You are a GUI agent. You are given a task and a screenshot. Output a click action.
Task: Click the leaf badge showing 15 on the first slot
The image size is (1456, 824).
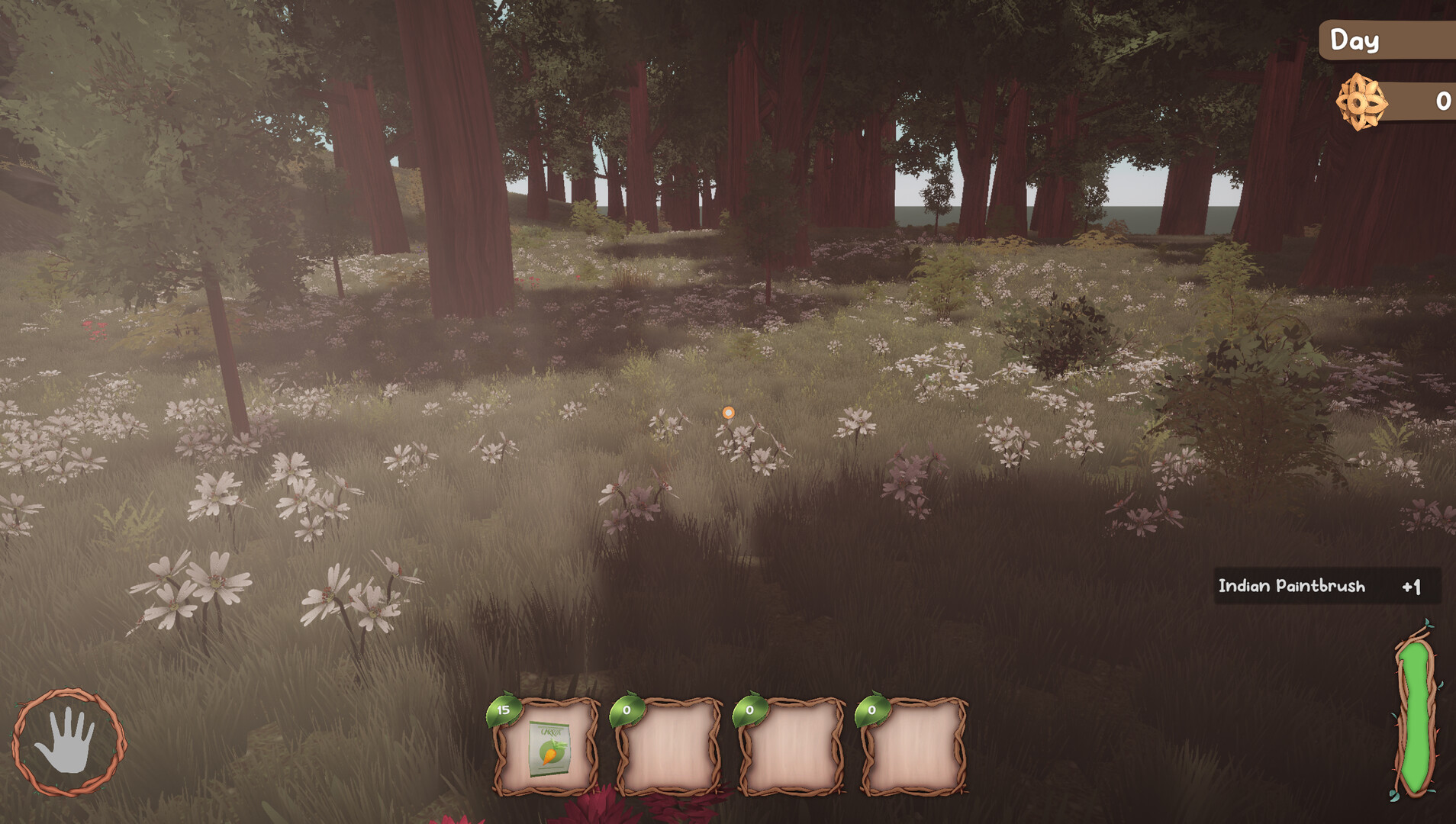point(504,710)
